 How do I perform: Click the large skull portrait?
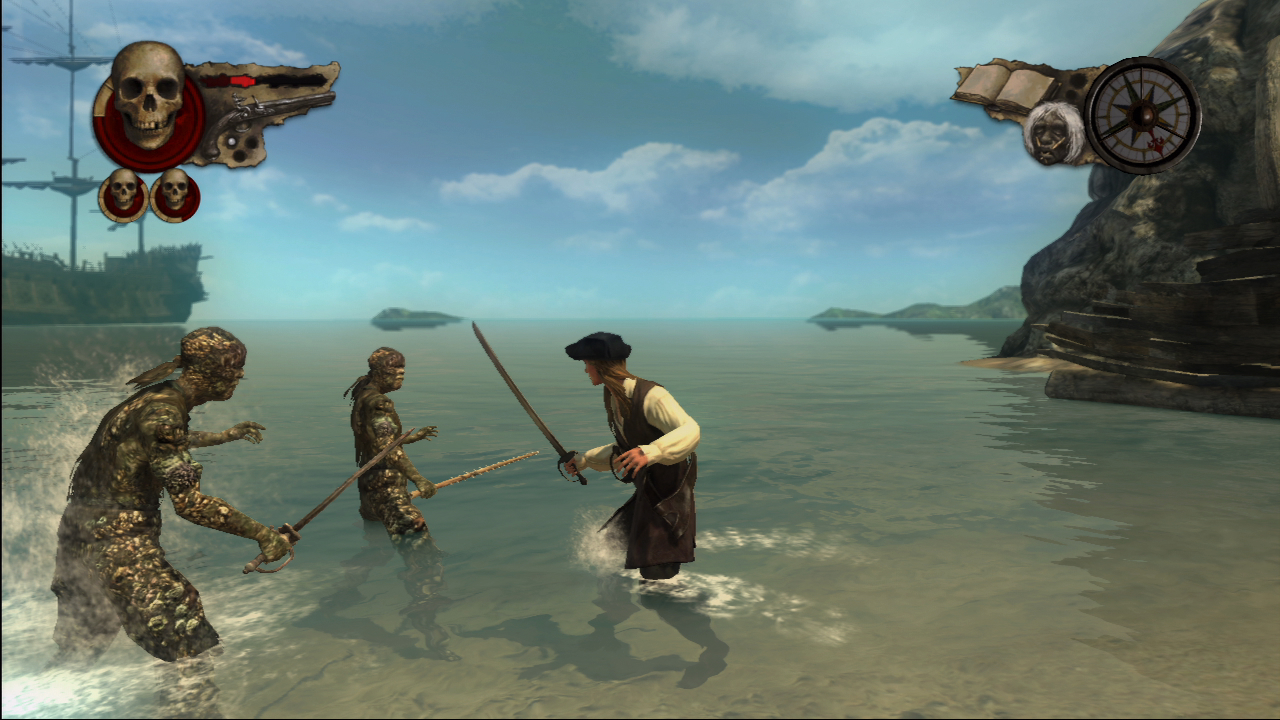tap(148, 98)
